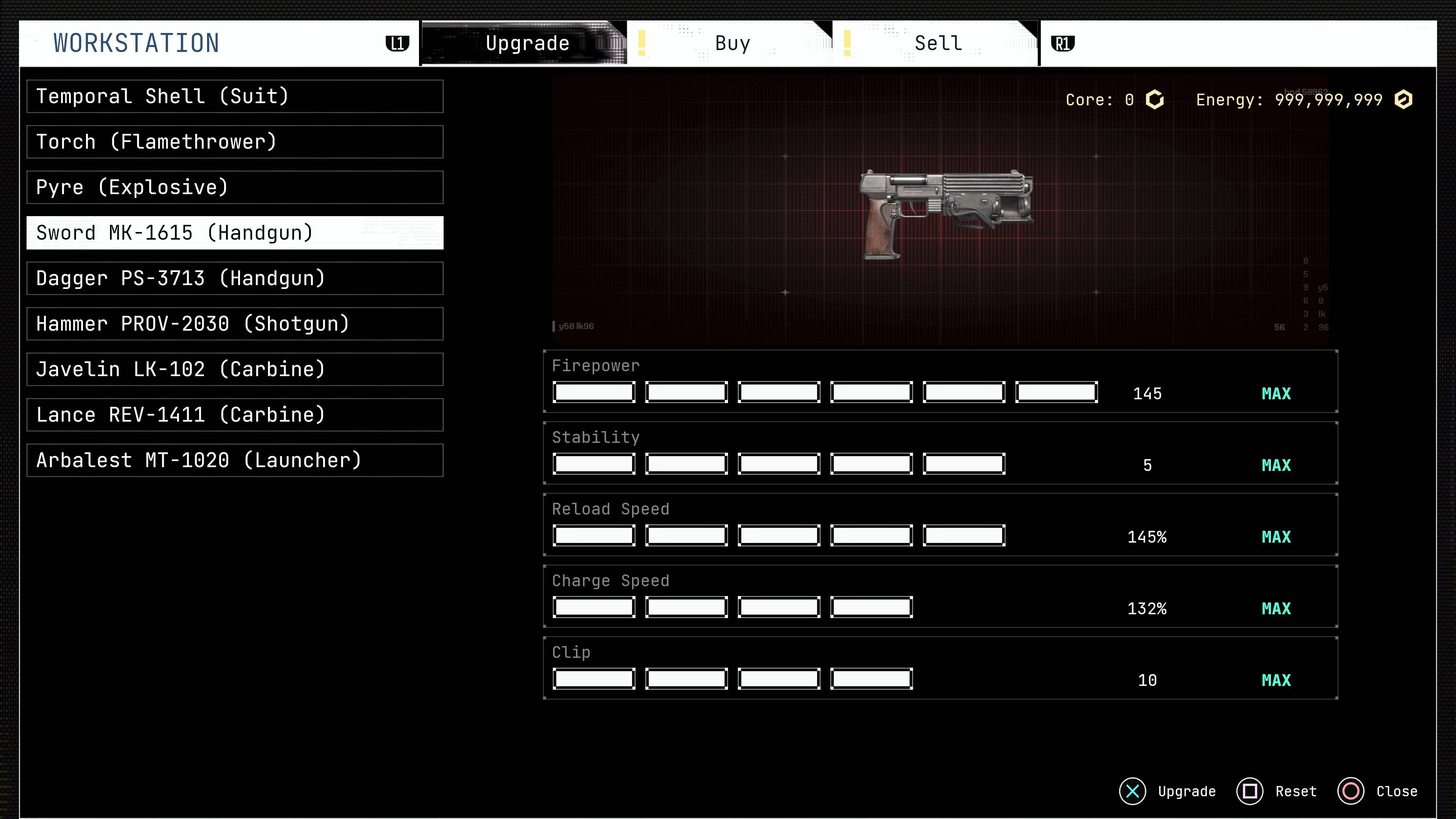Select Temporal Shell (Suit) from the list

(x=235, y=97)
